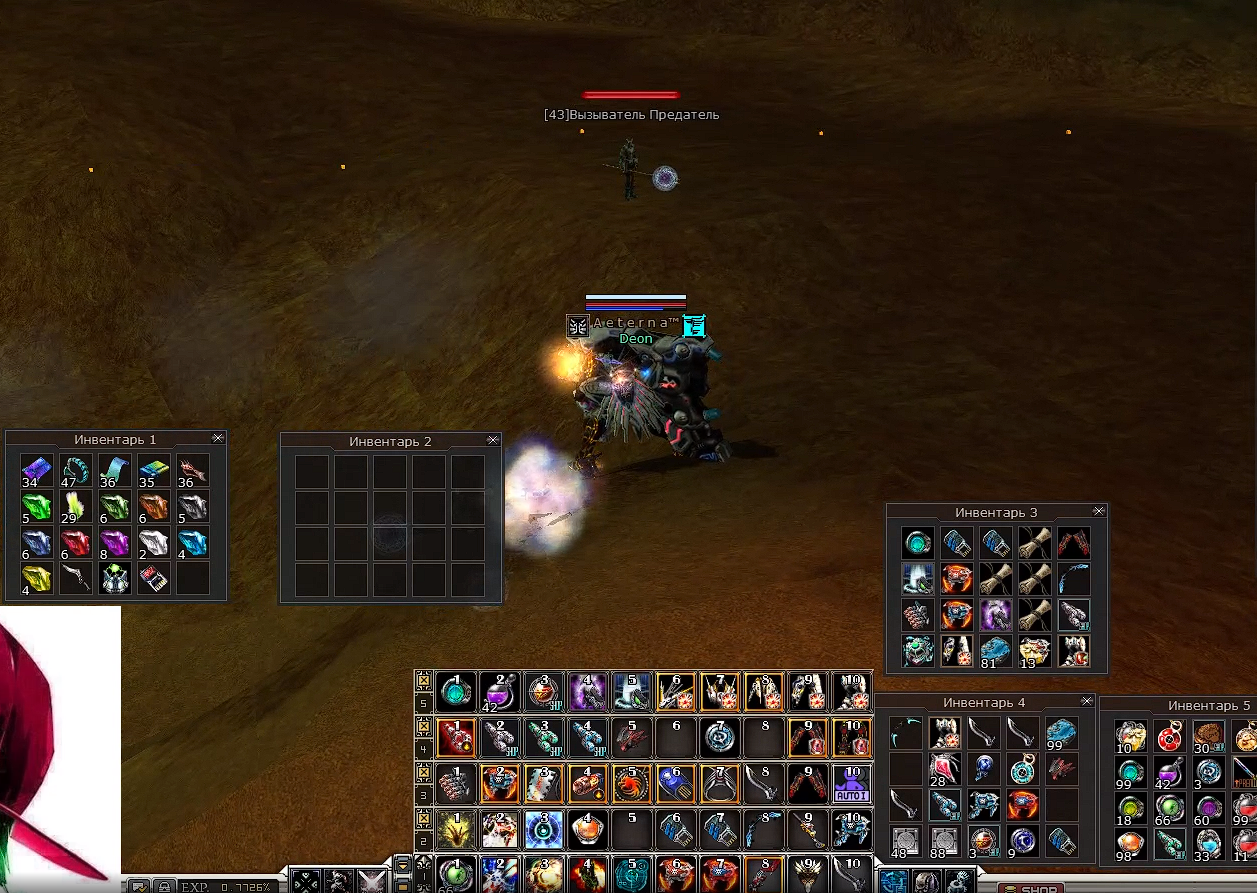Use the purple potion in hotbar row 5

(x=497, y=691)
